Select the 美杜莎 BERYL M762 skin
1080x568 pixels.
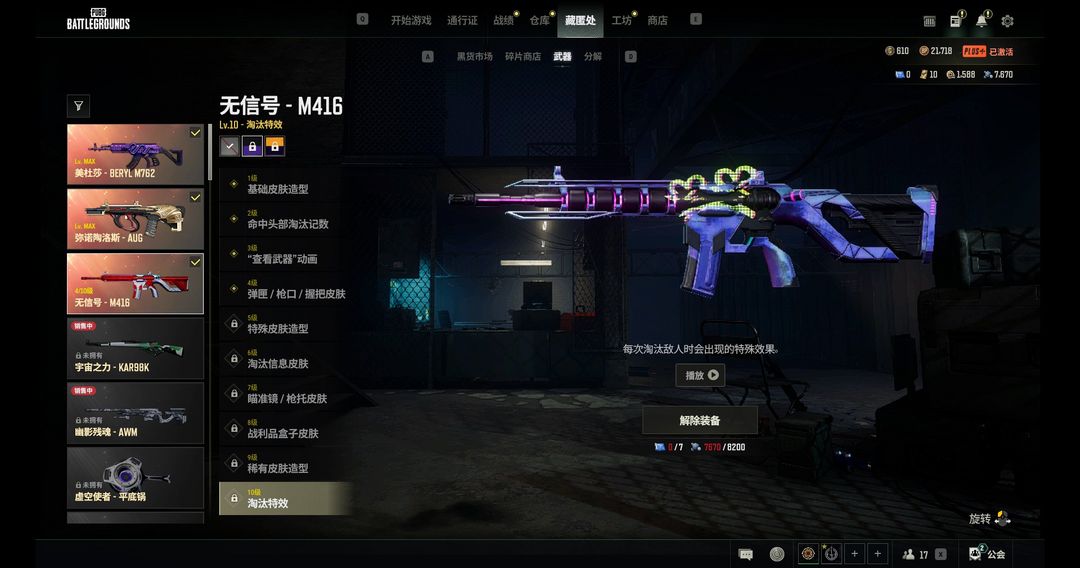tap(135, 155)
